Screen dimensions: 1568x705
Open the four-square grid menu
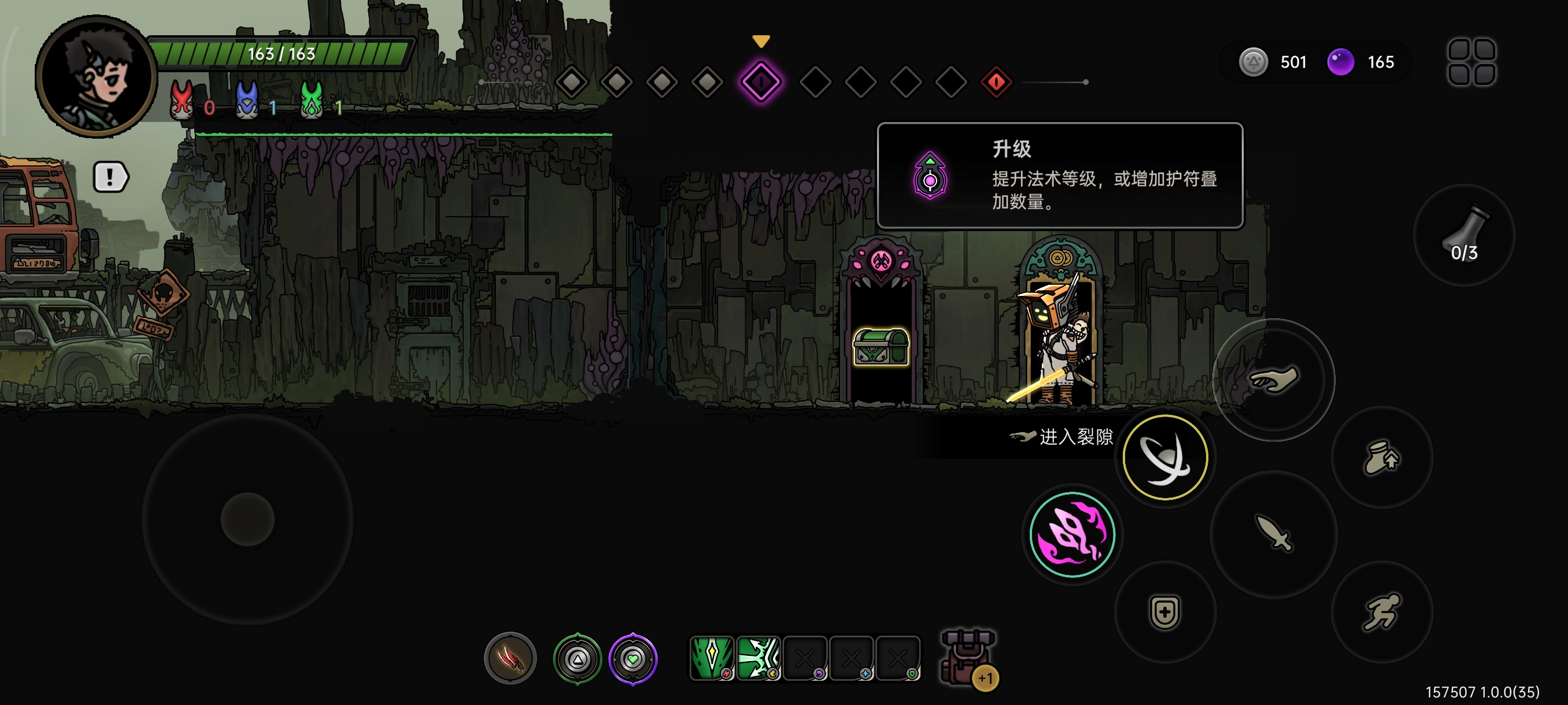[x=1471, y=62]
